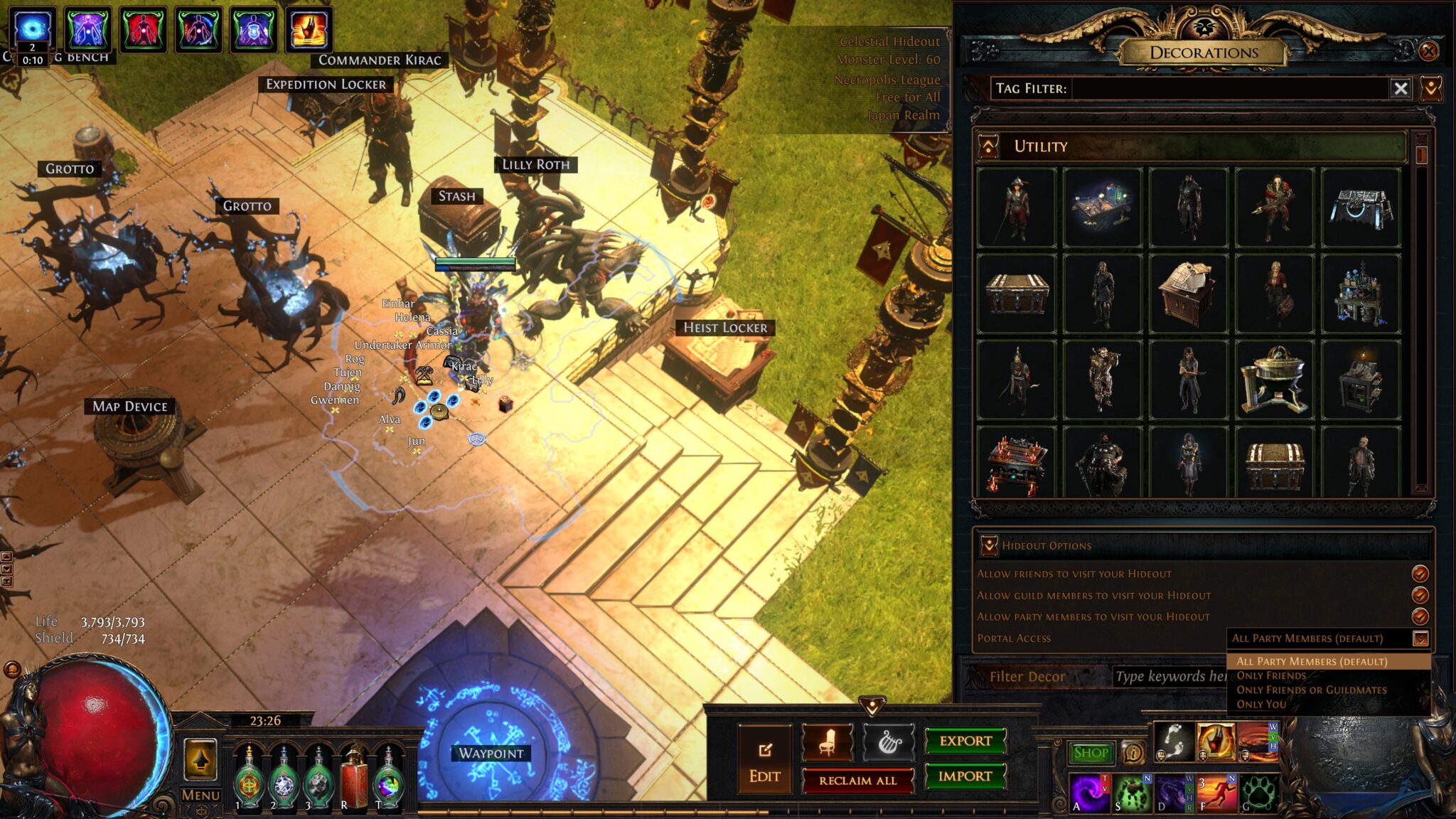Screen dimensions: 1456x819
Task: Type keywords in the Filter Decor field
Action: pos(1170,676)
